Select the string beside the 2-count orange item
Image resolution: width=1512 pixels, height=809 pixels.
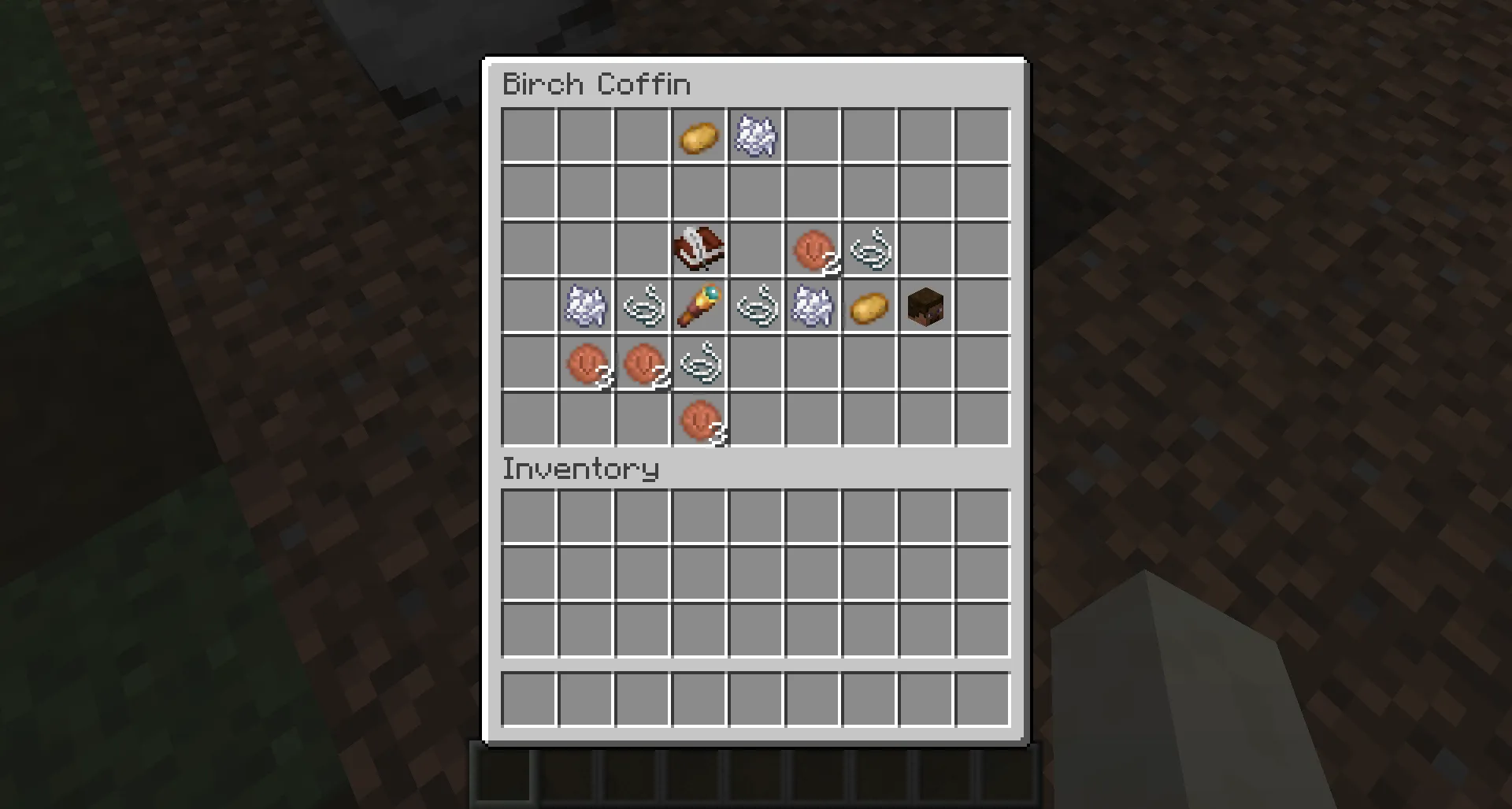pyautogui.click(x=868, y=250)
